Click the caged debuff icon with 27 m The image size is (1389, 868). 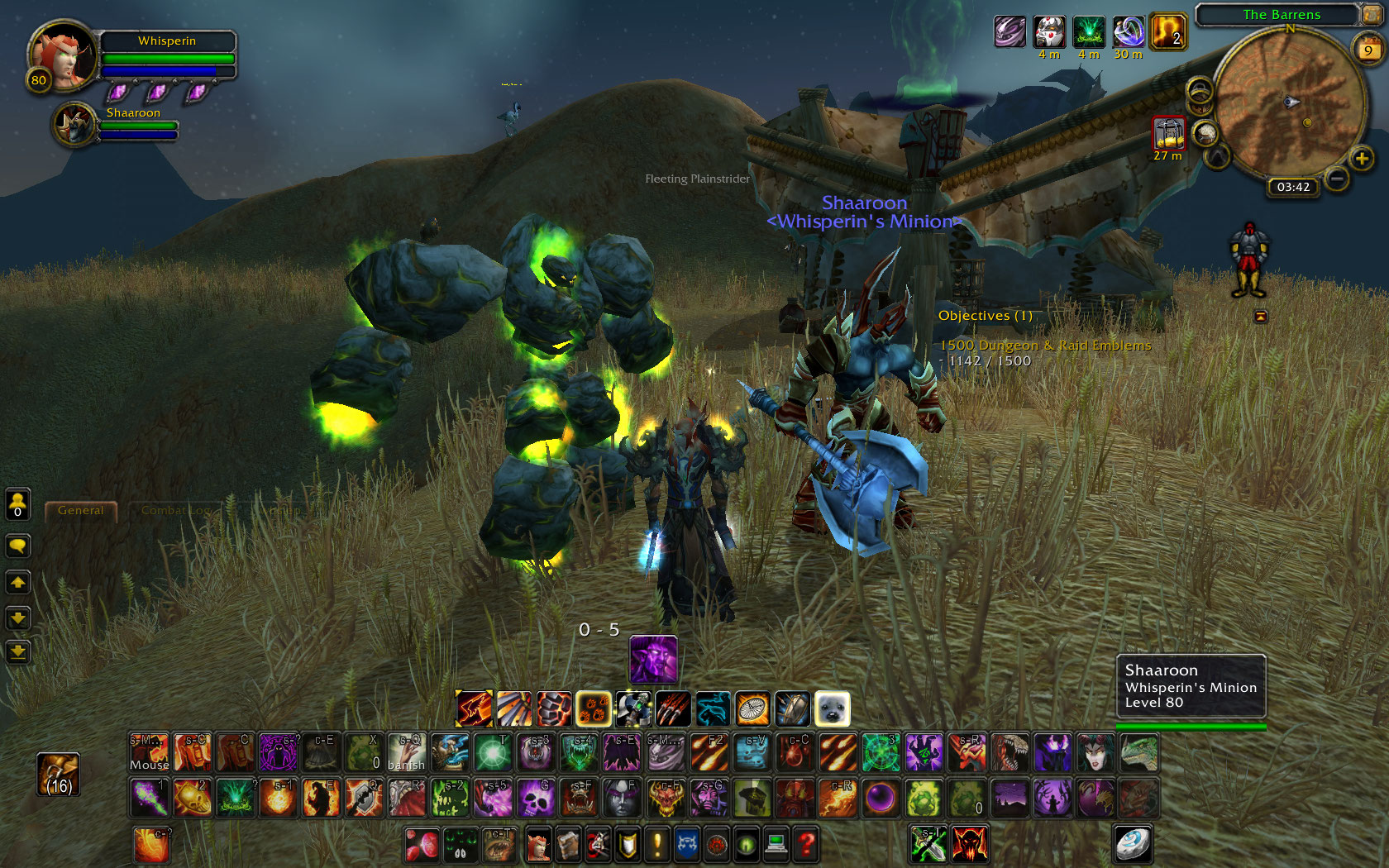click(1168, 133)
